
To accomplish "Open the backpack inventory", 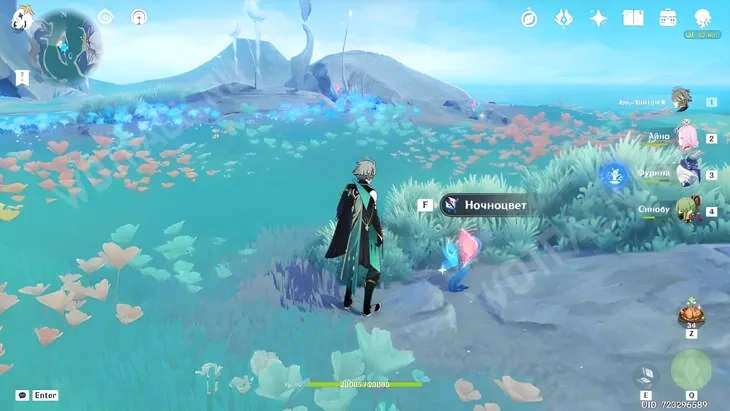I will pyautogui.click(x=667, y=18).
